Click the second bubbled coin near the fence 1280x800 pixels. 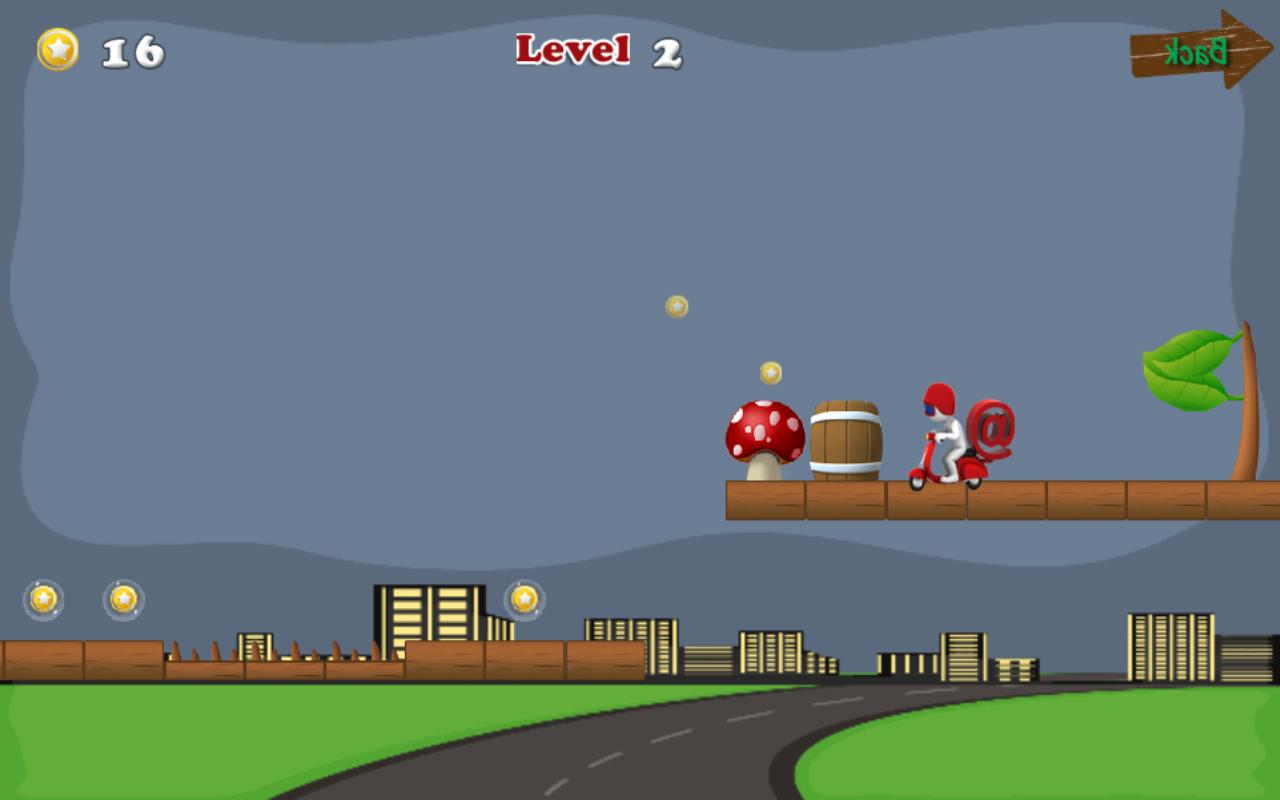click(x=123, y=598)
